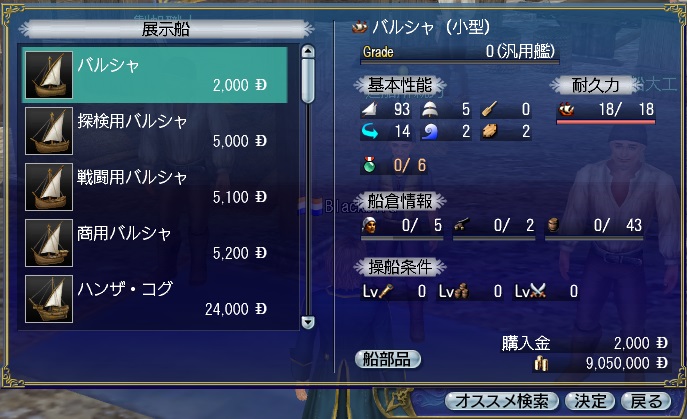Viewport: 687px width, 419px height.
Task: Select the ハンザ・コグ ship entry
Action: tap(155, 299)
